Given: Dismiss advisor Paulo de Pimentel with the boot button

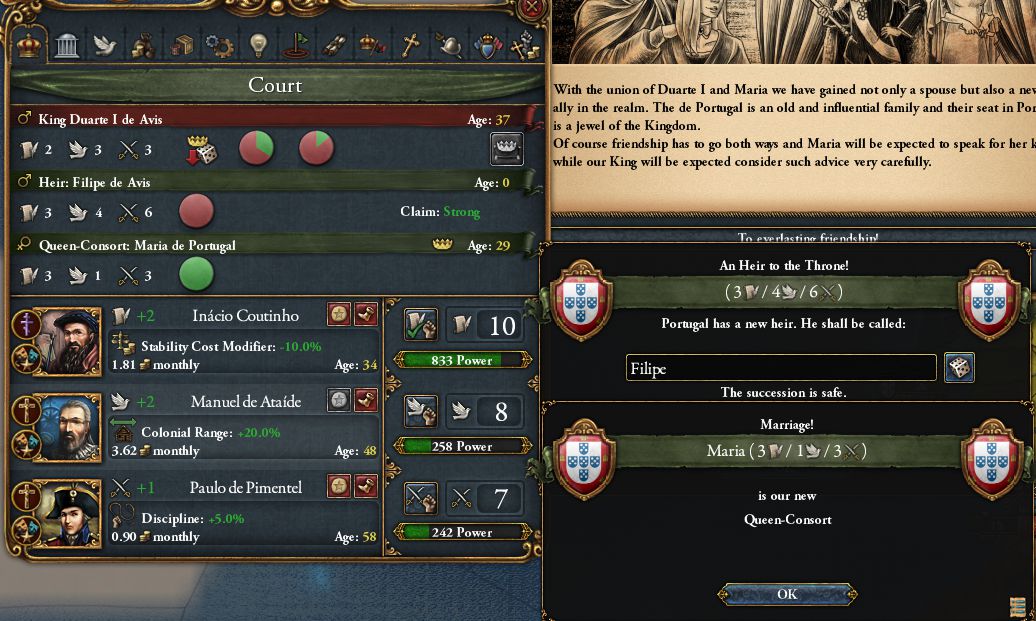Looking at the screenshot, I should click(x=366, y=487).
